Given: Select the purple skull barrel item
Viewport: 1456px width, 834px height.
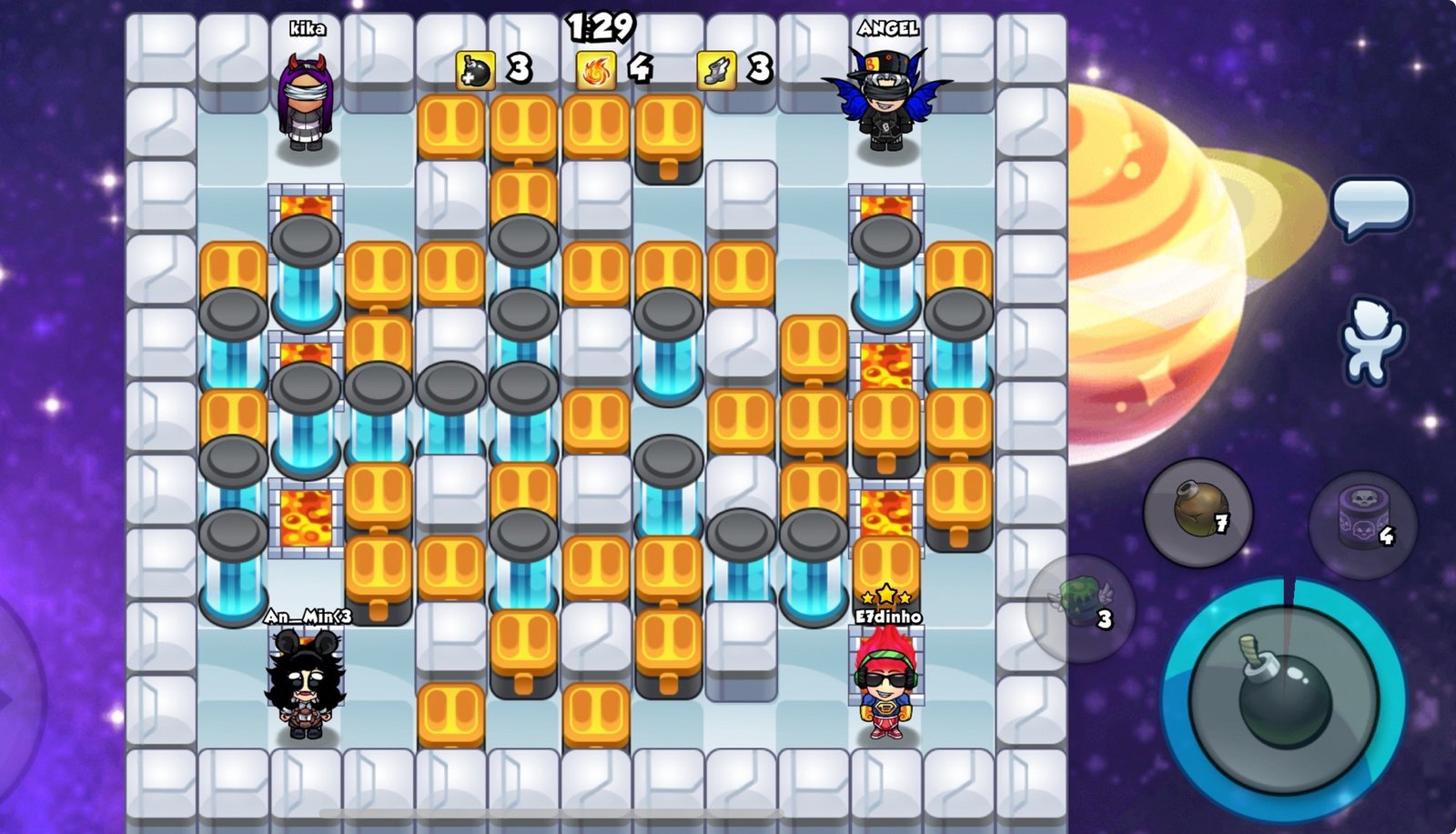Looking at the screenshot, I should click(1362, 524).
